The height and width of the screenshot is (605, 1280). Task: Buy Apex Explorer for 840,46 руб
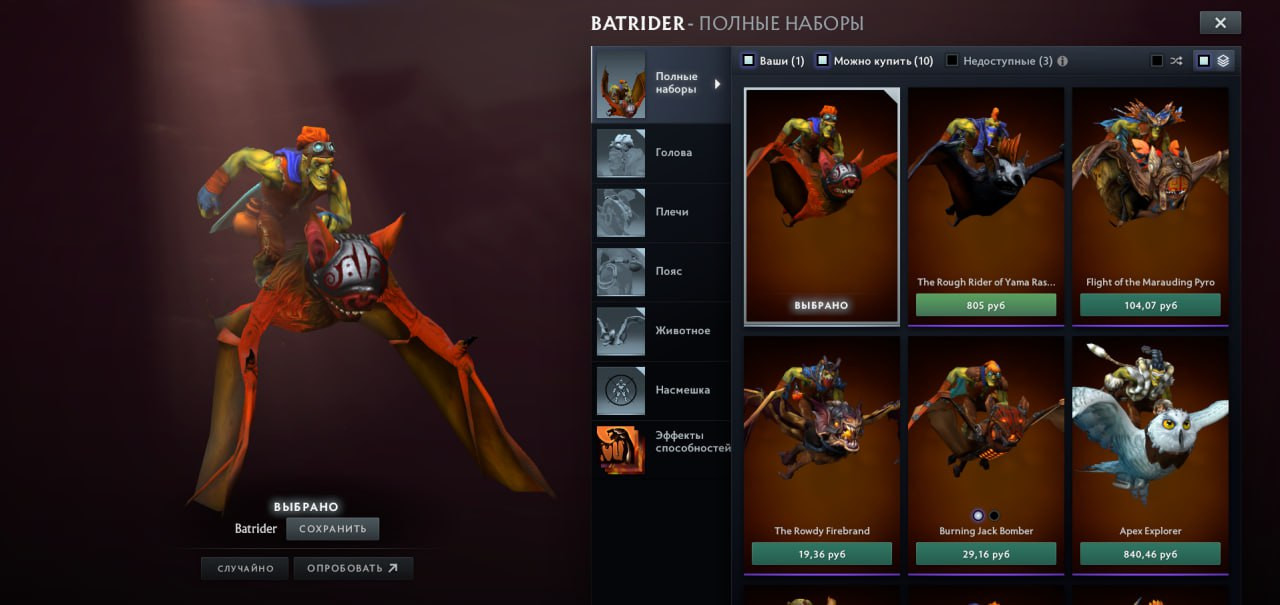click(x=1150, y=554)
